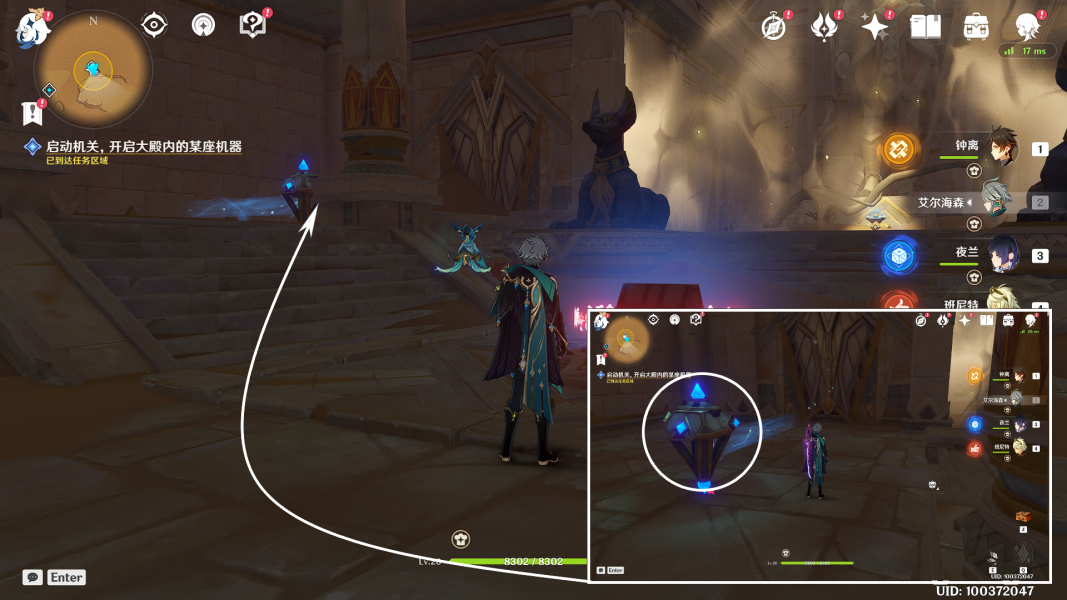Open the quest banner with exclamation mark
1067x600 pixels.
point(32,112)
